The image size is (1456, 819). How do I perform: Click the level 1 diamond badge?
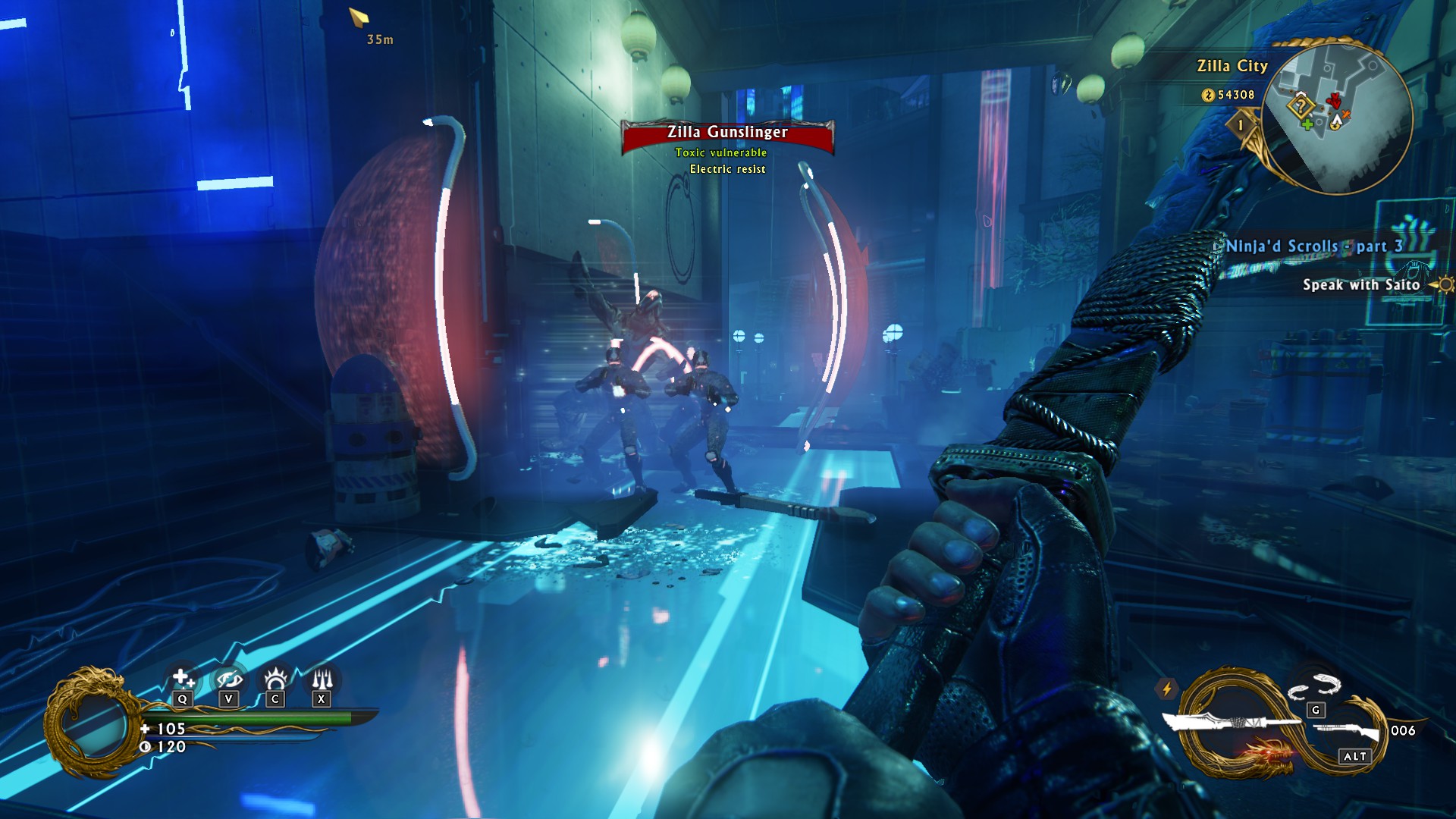coord(1241,125)
